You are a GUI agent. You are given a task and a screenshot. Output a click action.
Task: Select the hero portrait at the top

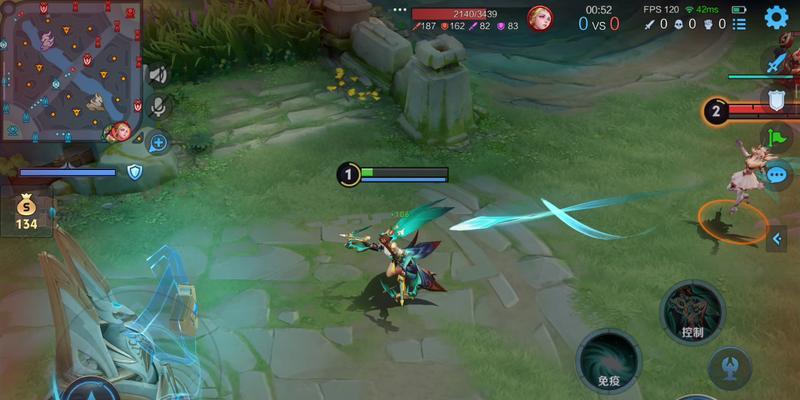coord(540,19)
